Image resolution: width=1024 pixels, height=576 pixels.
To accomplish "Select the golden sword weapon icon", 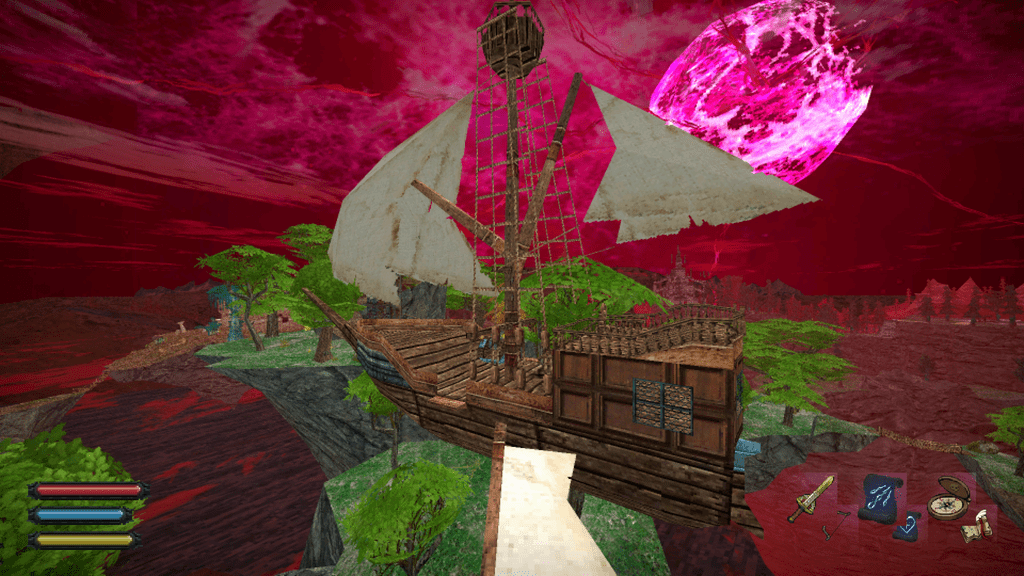I will pos(810,497).
